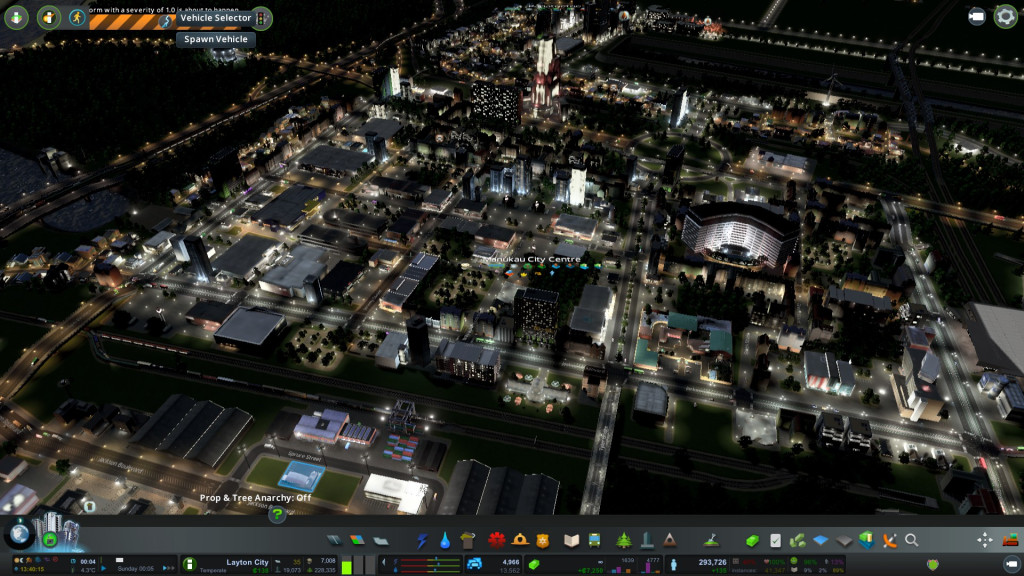Screen dimensions: 1024x576
Task: Select the walking pedestrian icon
Action: pyautogui.click(x=77, y=17)
